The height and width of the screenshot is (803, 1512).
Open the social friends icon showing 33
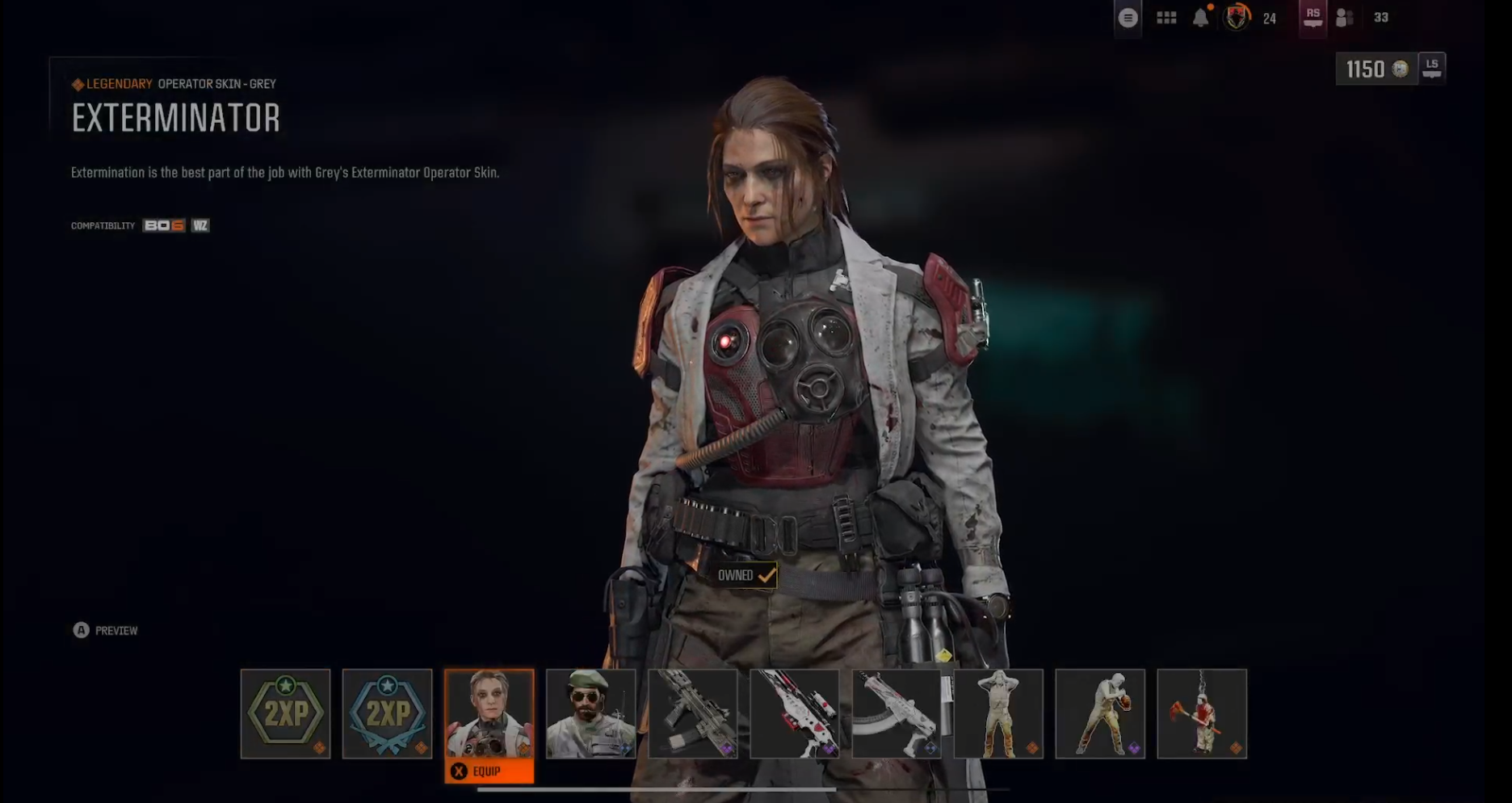coord(1345,17)
